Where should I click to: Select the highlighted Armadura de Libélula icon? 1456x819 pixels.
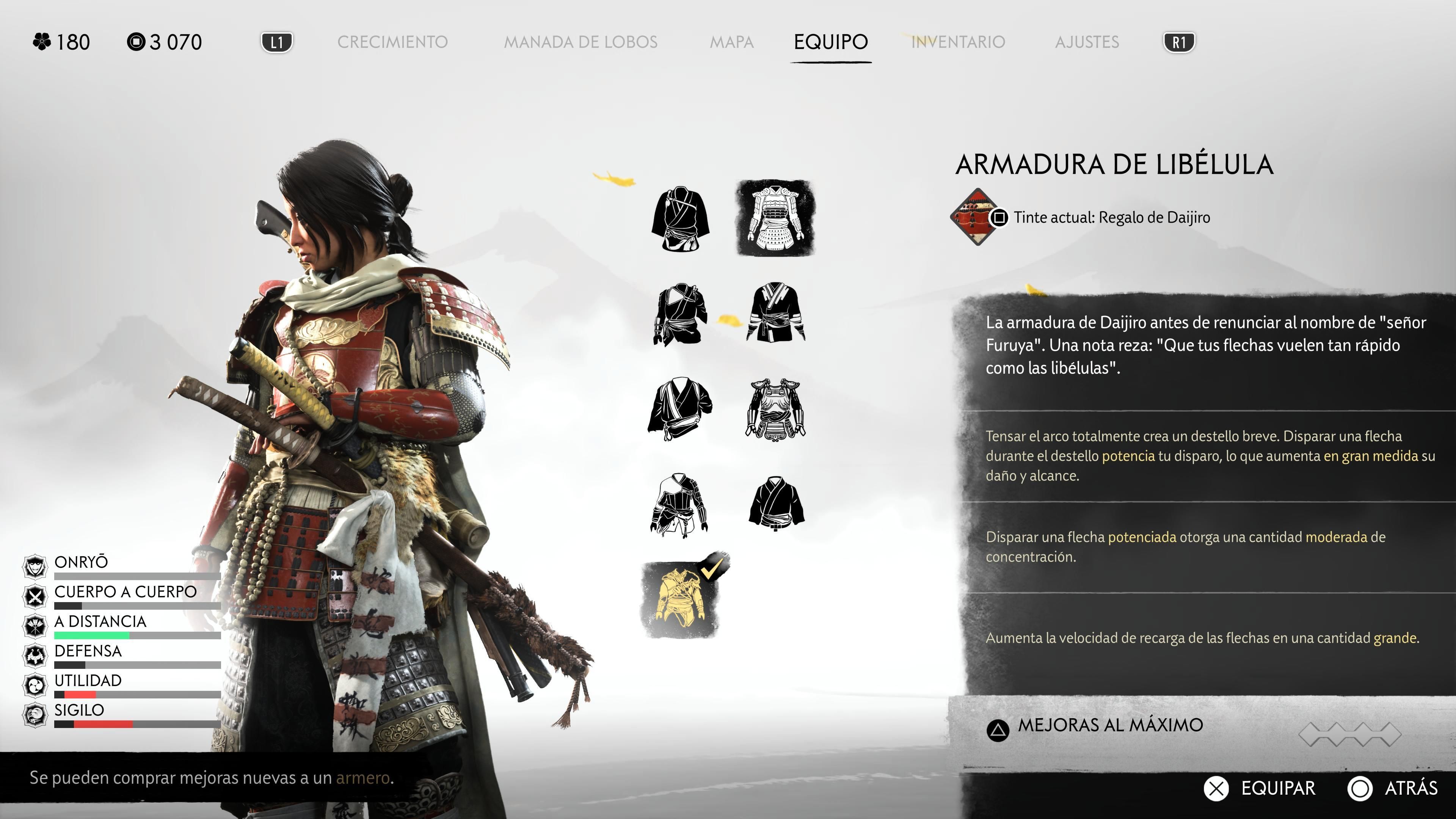click(775, 218)
